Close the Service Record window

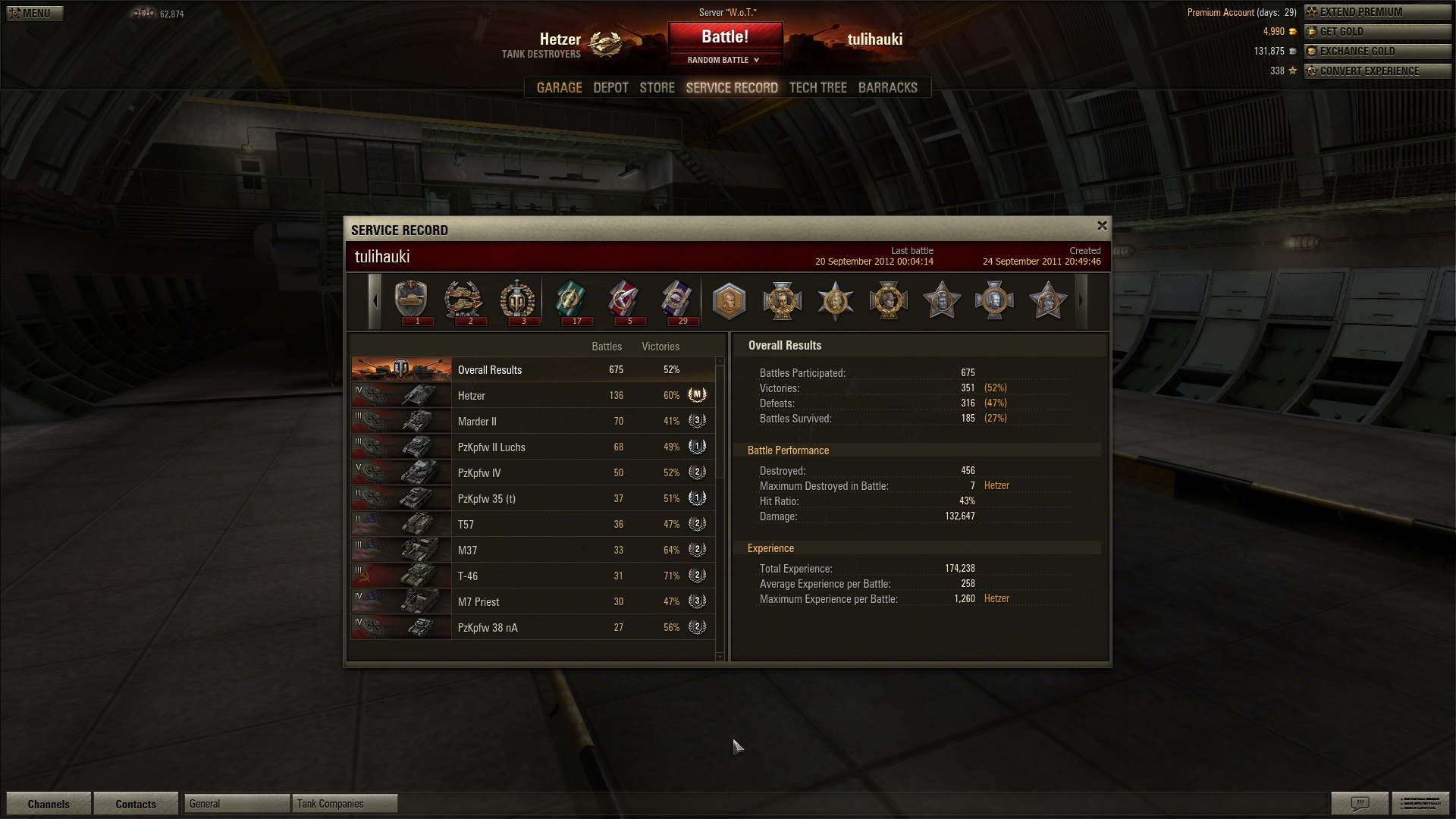coord(1102,225)
